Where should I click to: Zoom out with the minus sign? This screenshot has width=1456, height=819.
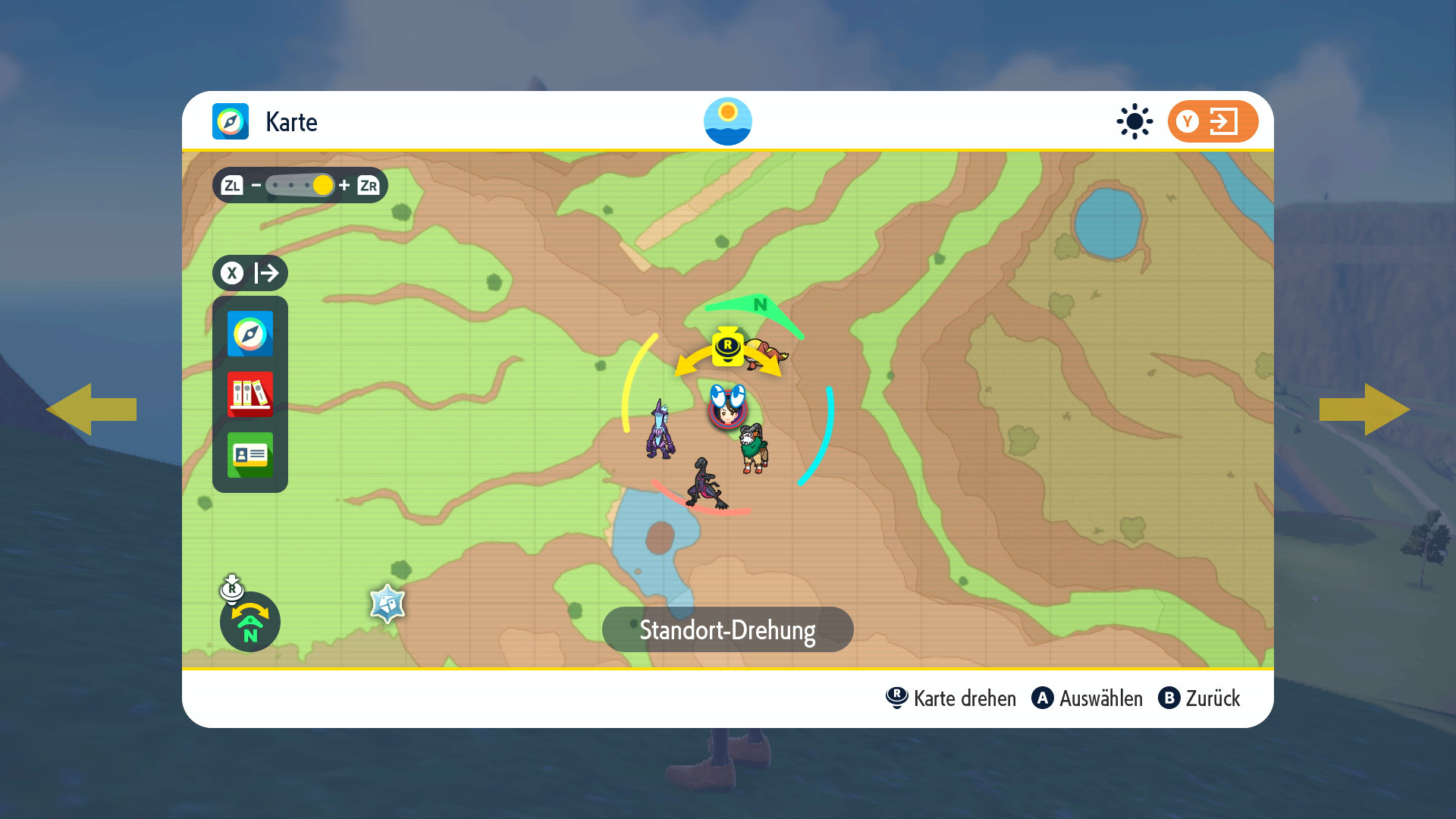pos(256,185)
